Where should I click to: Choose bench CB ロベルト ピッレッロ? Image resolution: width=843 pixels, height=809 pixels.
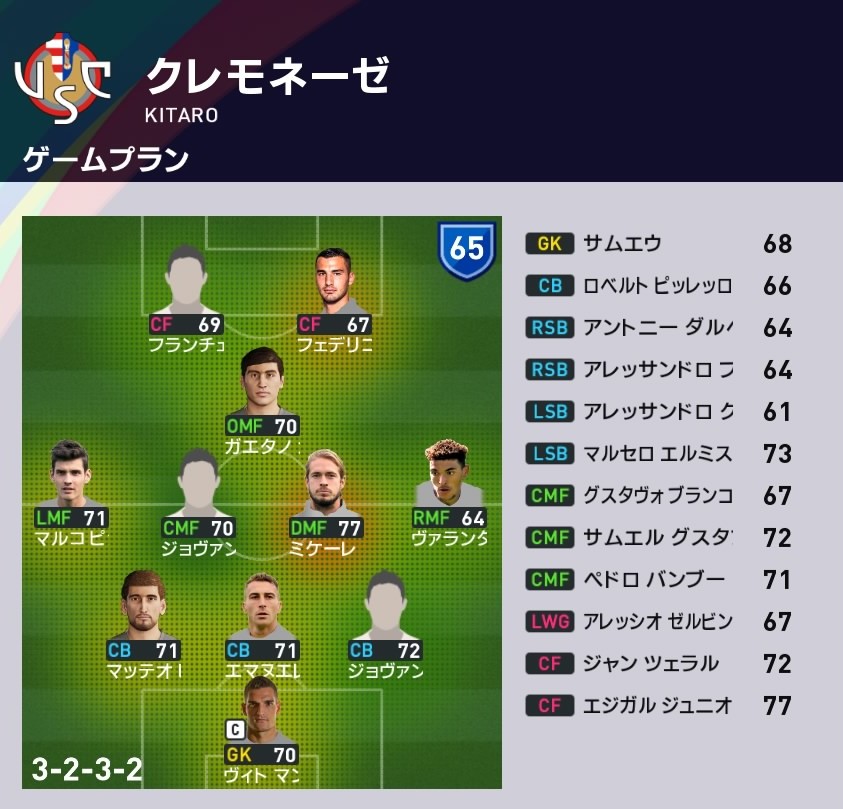pos(658,286)
